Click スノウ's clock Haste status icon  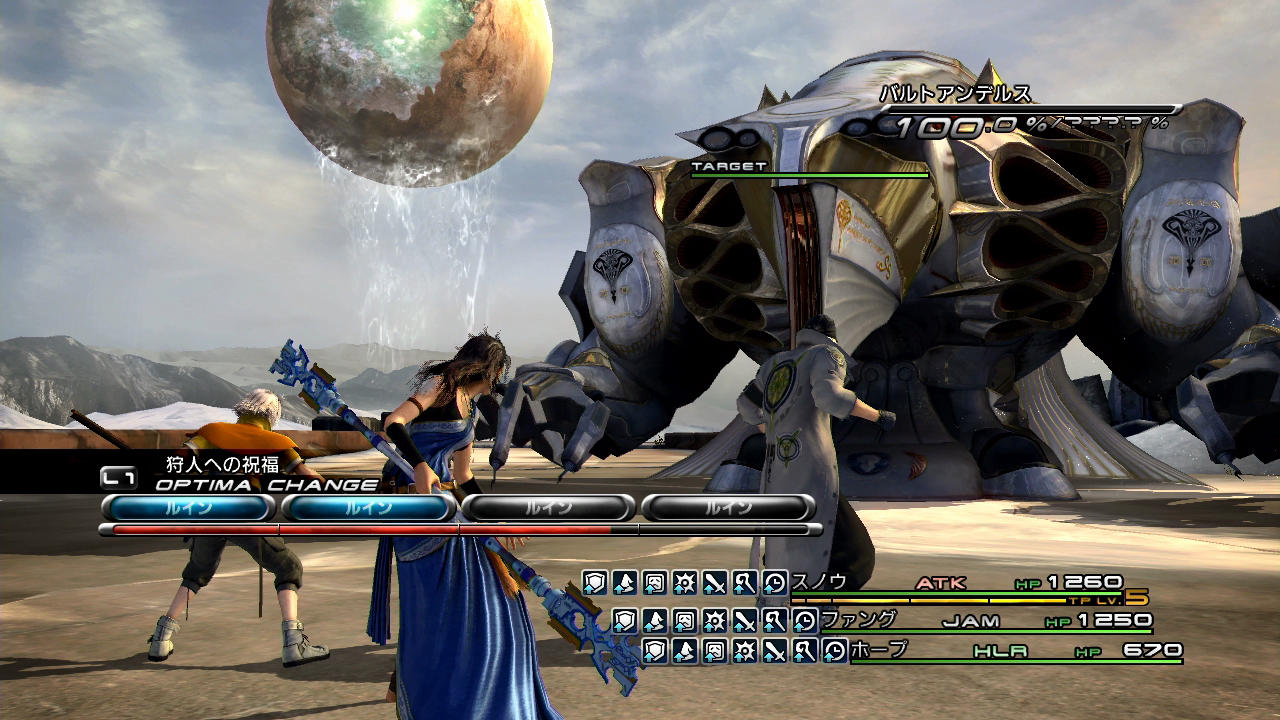tap(775, 583)
